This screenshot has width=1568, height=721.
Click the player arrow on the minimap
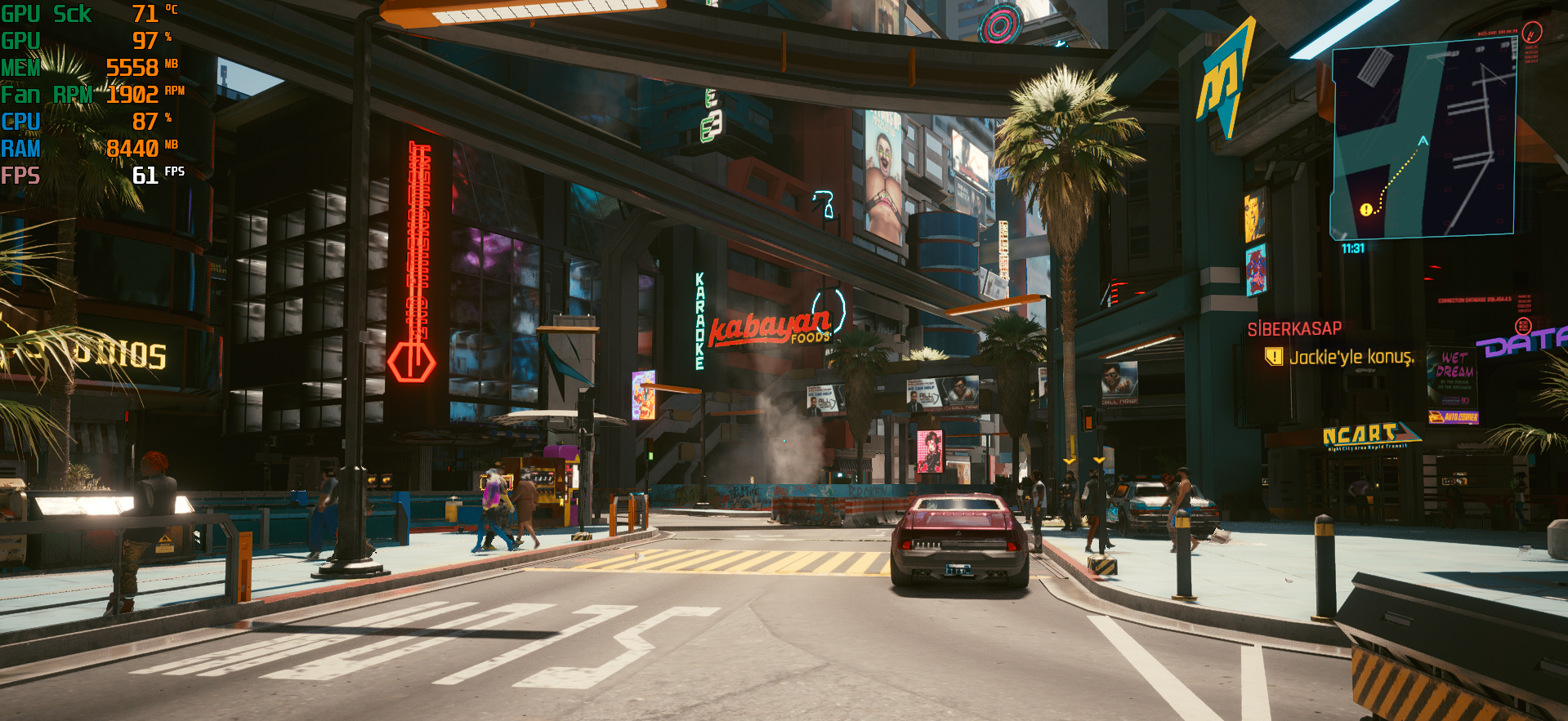(x=1423, y=141)
